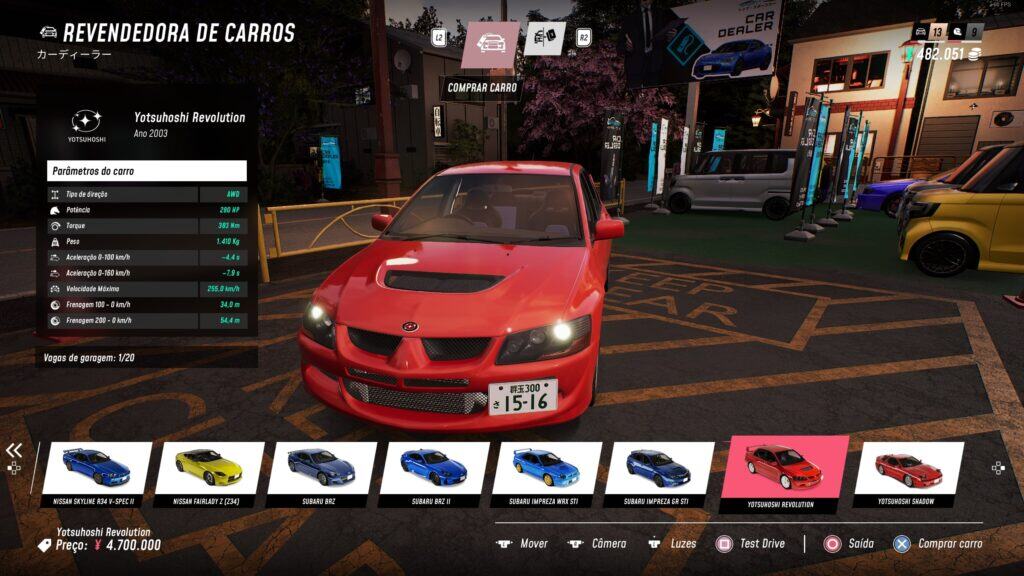Select the highlighted Yotsuhoshi Revolution card
Image resolution: width=1024 pixels, height=576 pixels.
pyautogui.click(x=783, y=468)
